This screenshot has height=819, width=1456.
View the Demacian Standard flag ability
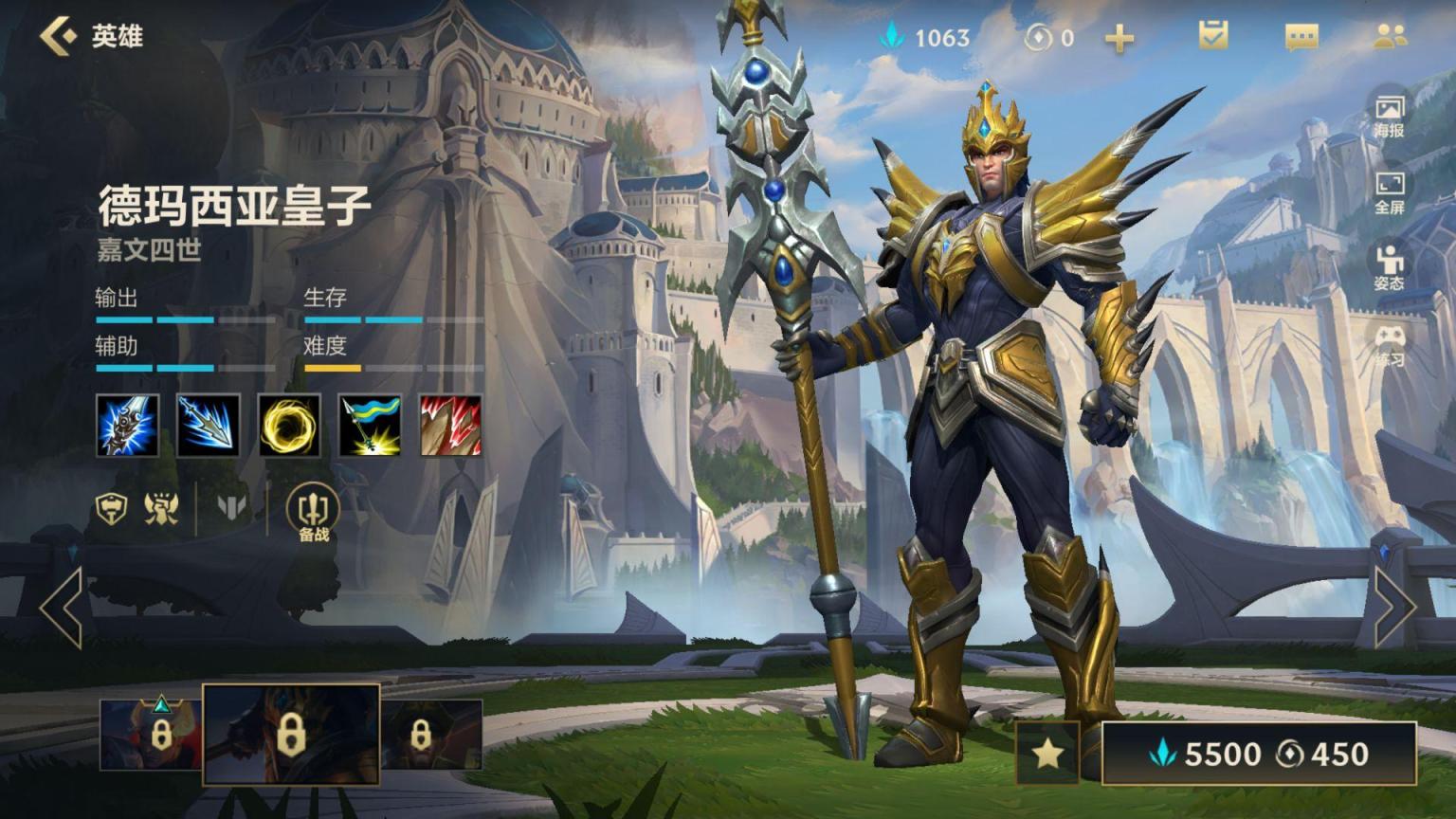pos(370,426)
